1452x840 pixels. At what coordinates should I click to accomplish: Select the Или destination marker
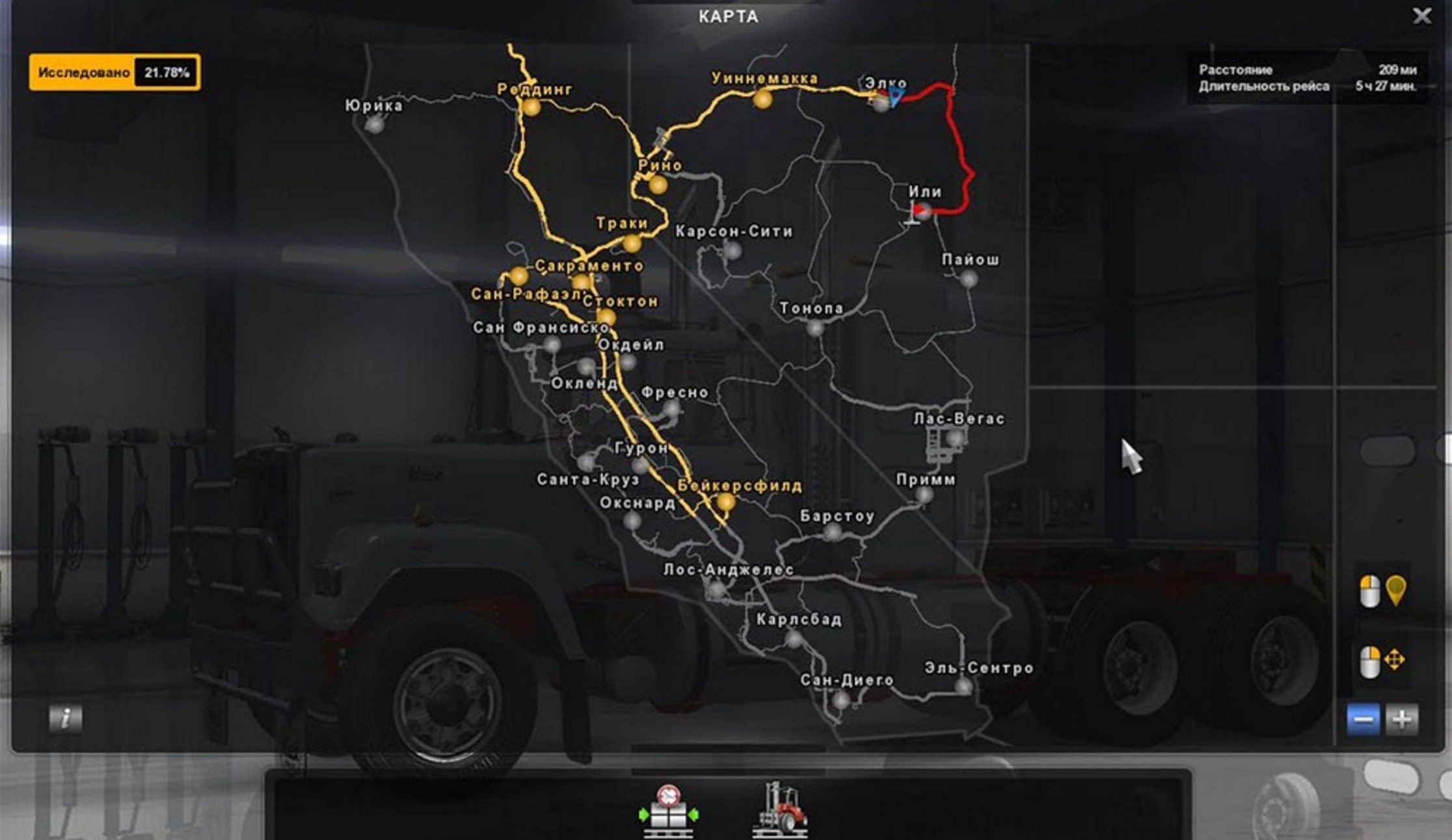(x=922, y=210)
